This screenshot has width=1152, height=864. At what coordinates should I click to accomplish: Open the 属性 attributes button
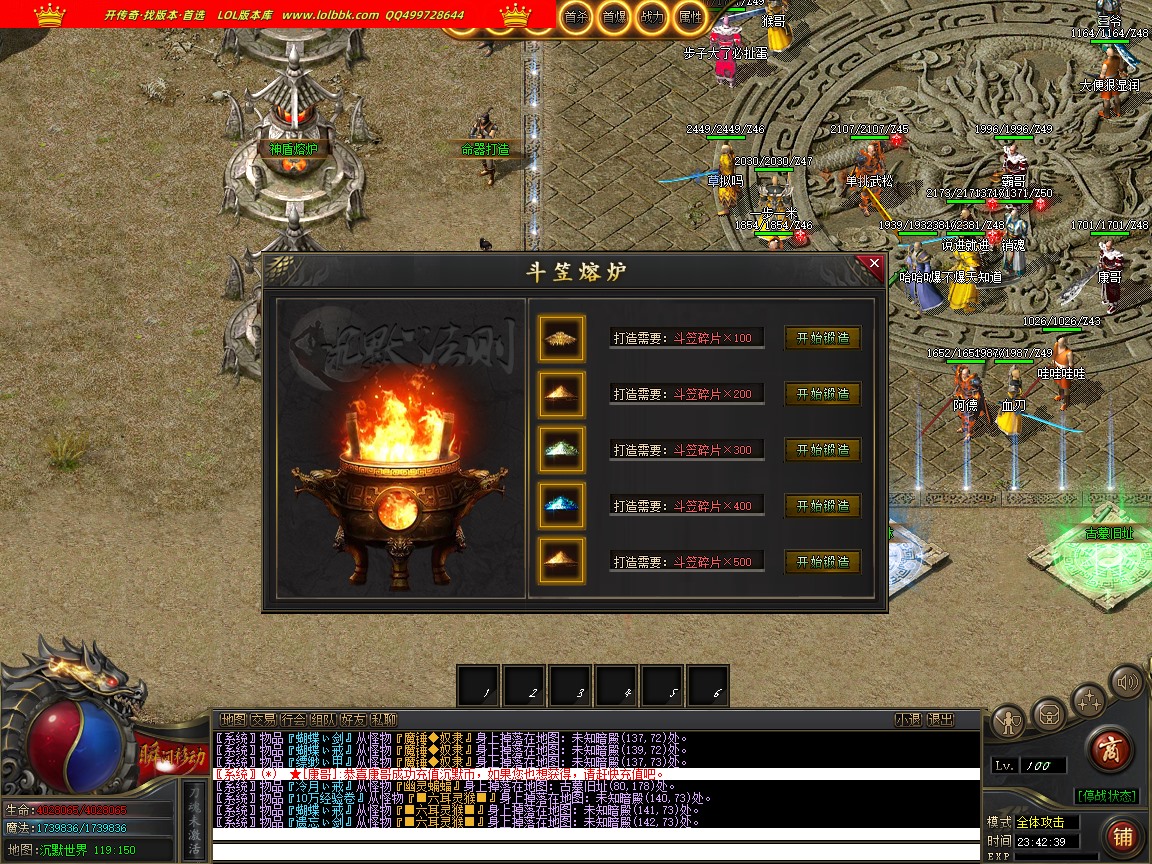click(689, 17)
